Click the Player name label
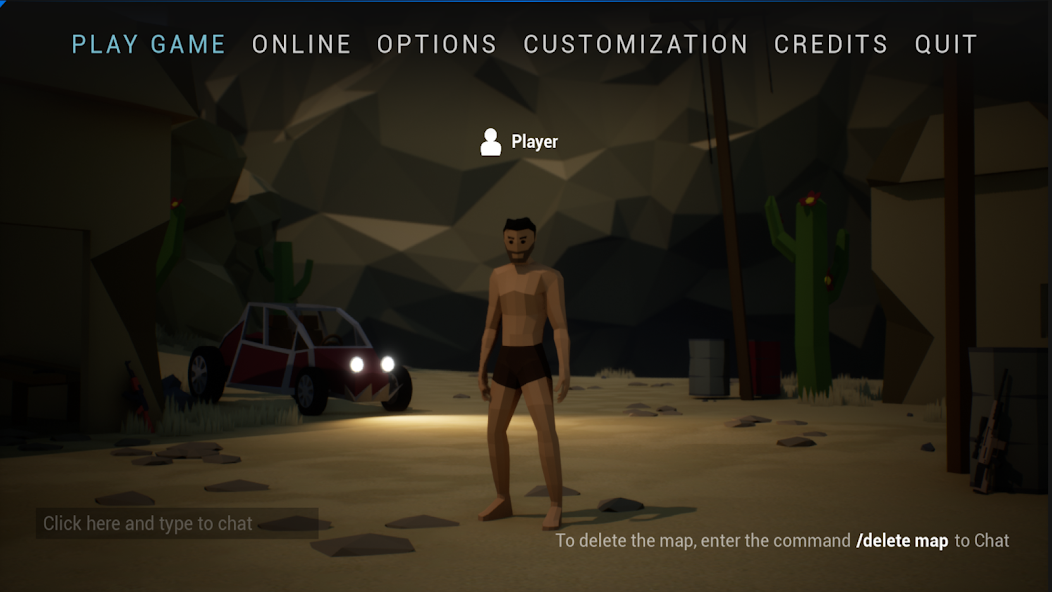The width and height of the screenshot is (1052, 592). click(x=534, y=142)
